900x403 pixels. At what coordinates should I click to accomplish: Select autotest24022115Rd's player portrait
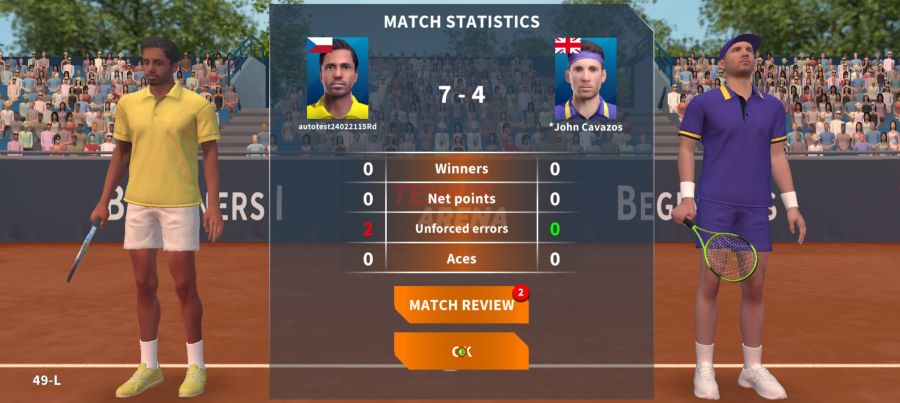337,80
